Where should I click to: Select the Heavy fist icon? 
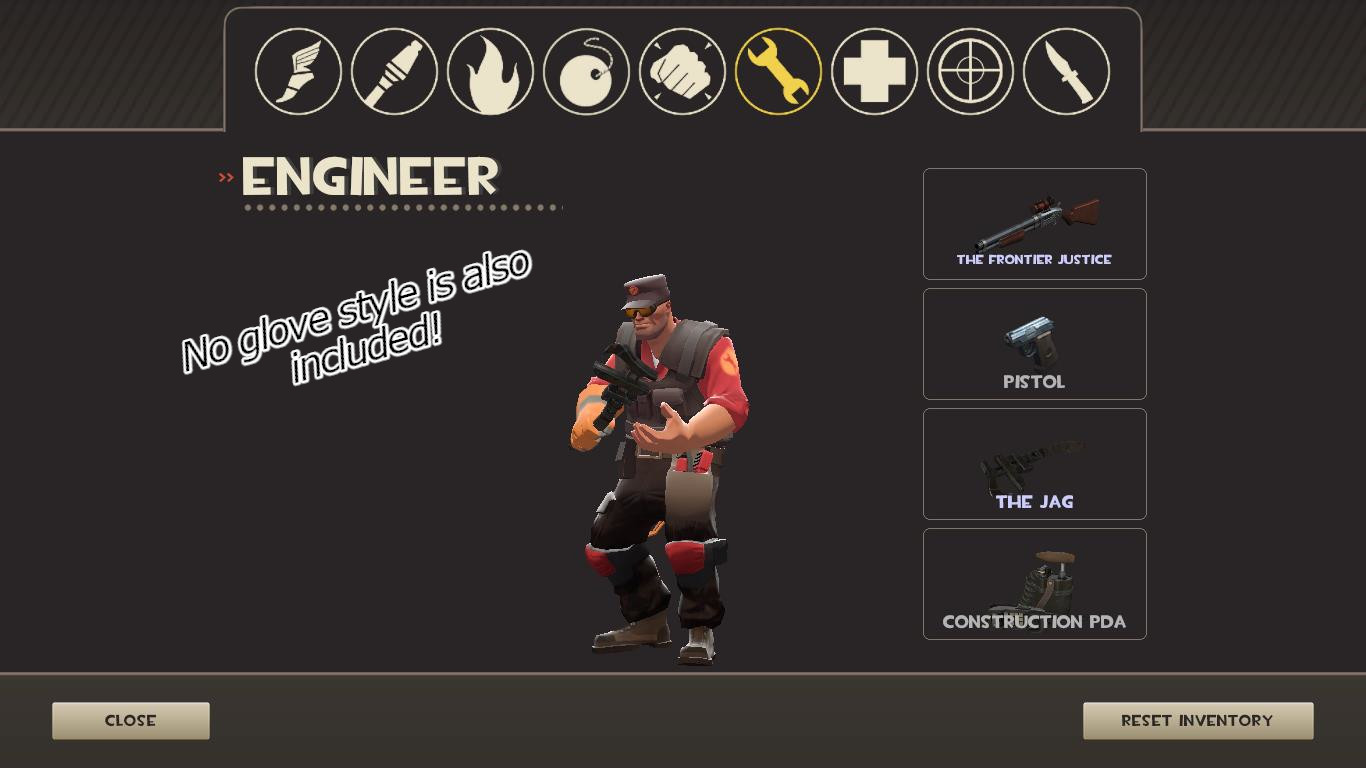681,70
